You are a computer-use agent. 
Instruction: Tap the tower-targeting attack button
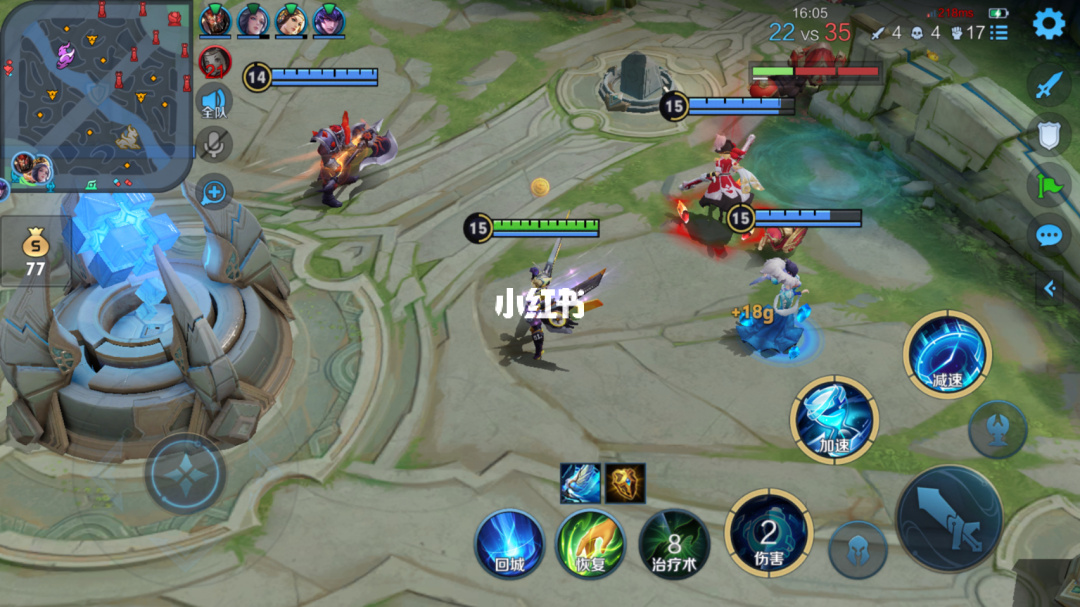997,429
